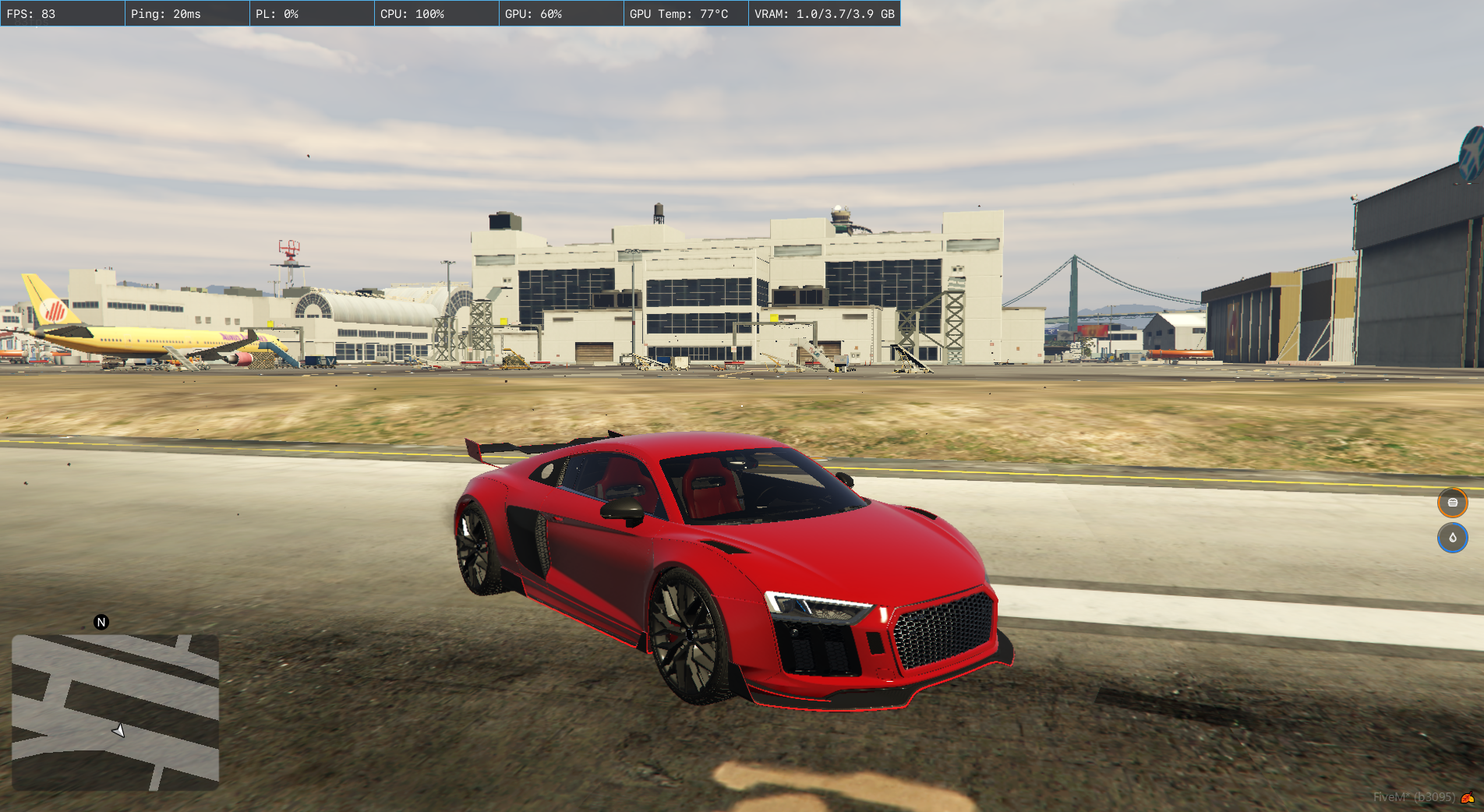Click the white player arrow on minimap
1484x812 pixels.
click(x=118, y=730)
